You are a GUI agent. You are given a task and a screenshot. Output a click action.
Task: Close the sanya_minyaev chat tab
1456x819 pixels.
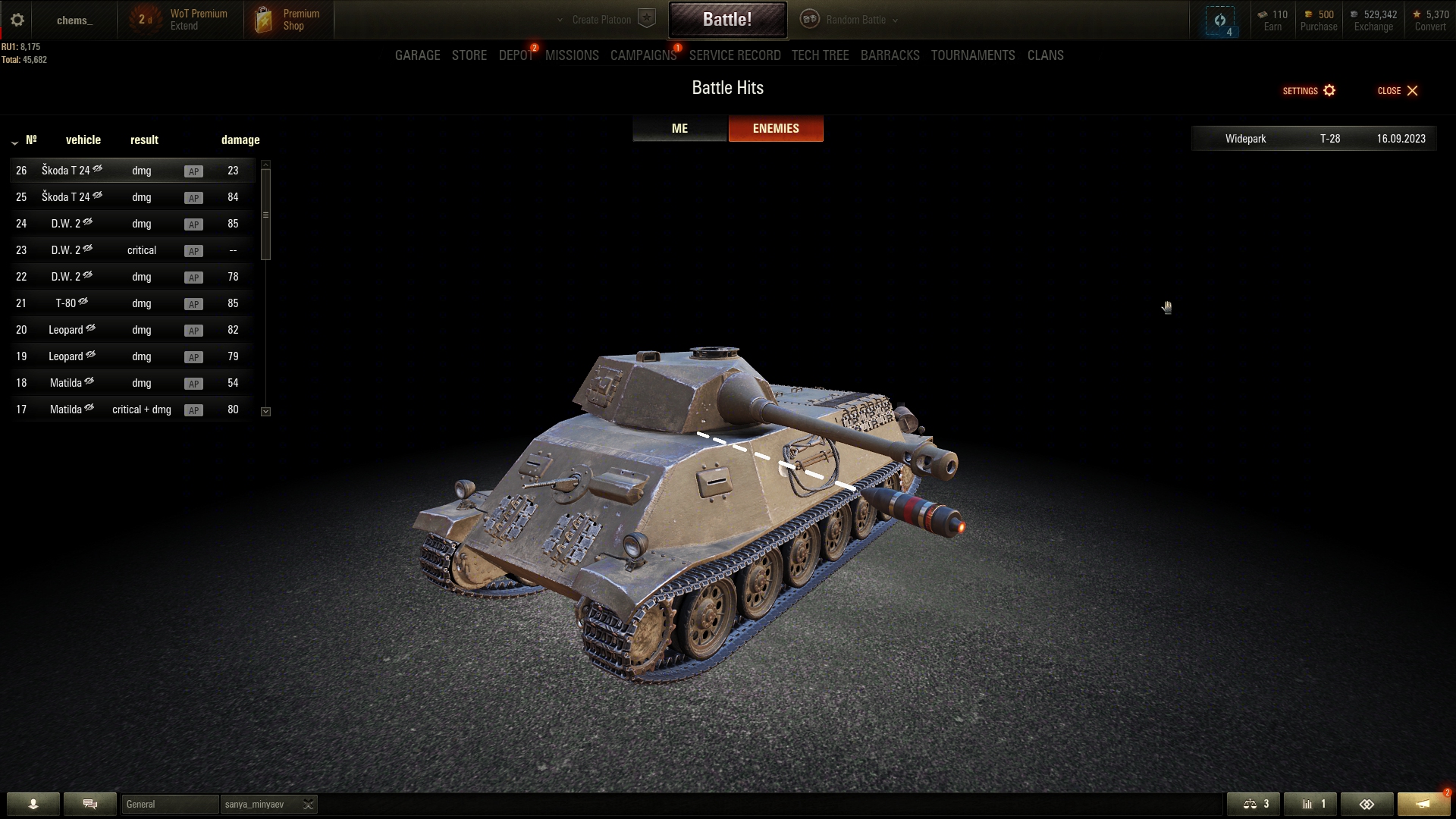click(308, 805)
